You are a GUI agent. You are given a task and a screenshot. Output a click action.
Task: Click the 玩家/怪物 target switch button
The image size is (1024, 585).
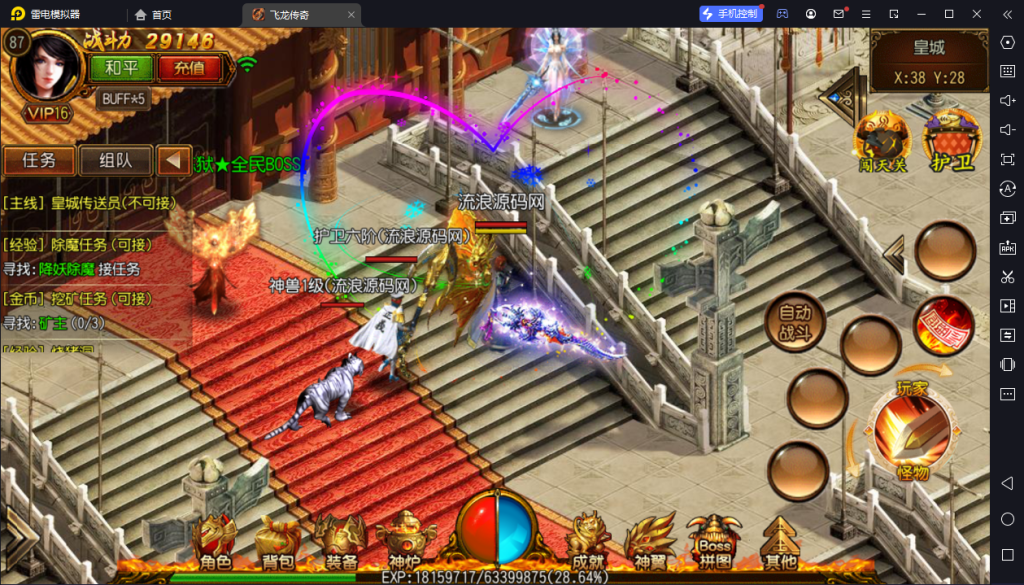click(909, 430)
